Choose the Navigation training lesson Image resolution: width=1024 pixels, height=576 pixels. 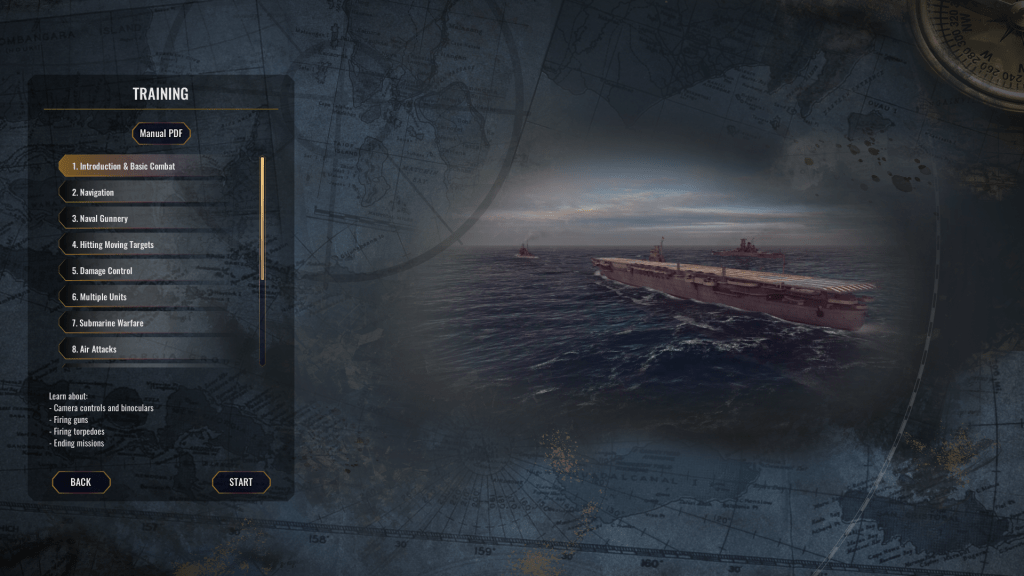(x=93, y=192)
